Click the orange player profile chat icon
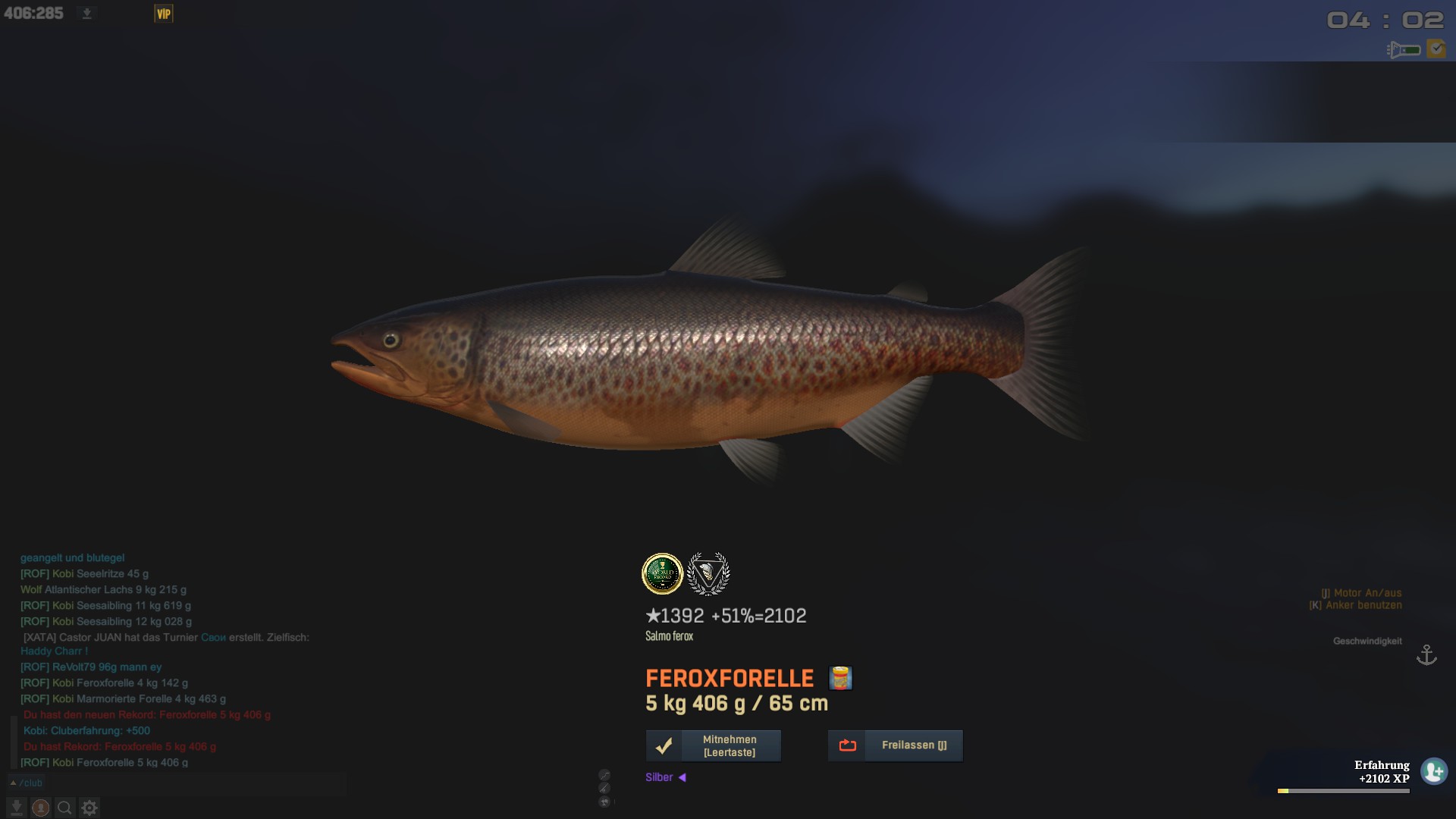This screenshot has width=1456, height=819. click(x=41, y=808)
